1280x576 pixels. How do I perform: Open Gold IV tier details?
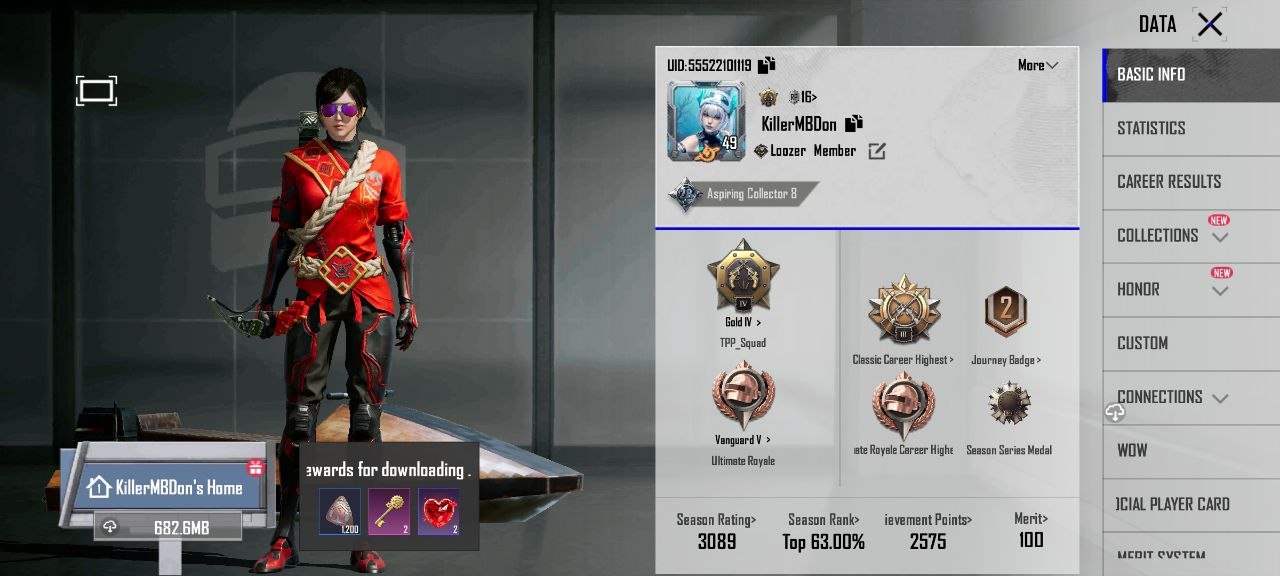pos(743,282)
